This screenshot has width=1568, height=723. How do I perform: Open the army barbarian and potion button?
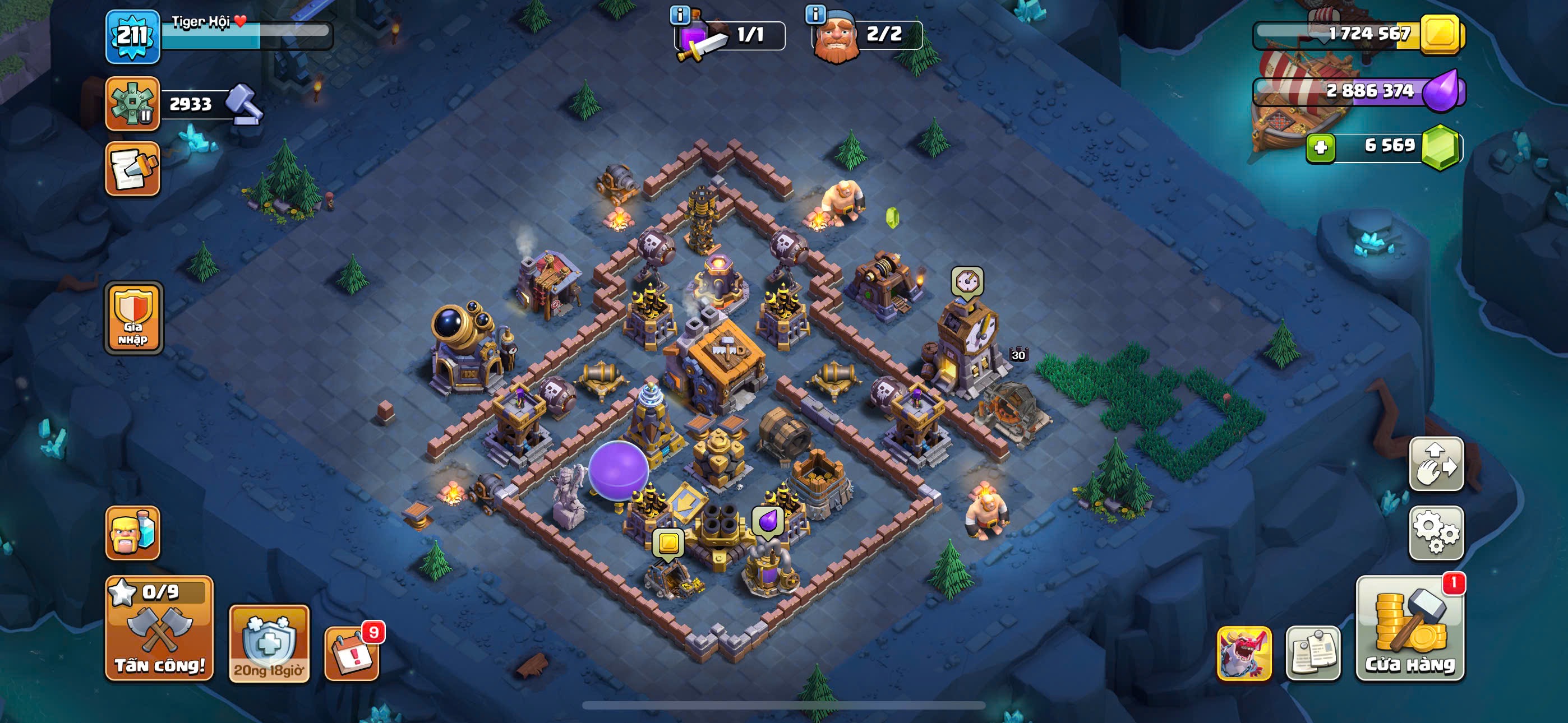(133, 532)
